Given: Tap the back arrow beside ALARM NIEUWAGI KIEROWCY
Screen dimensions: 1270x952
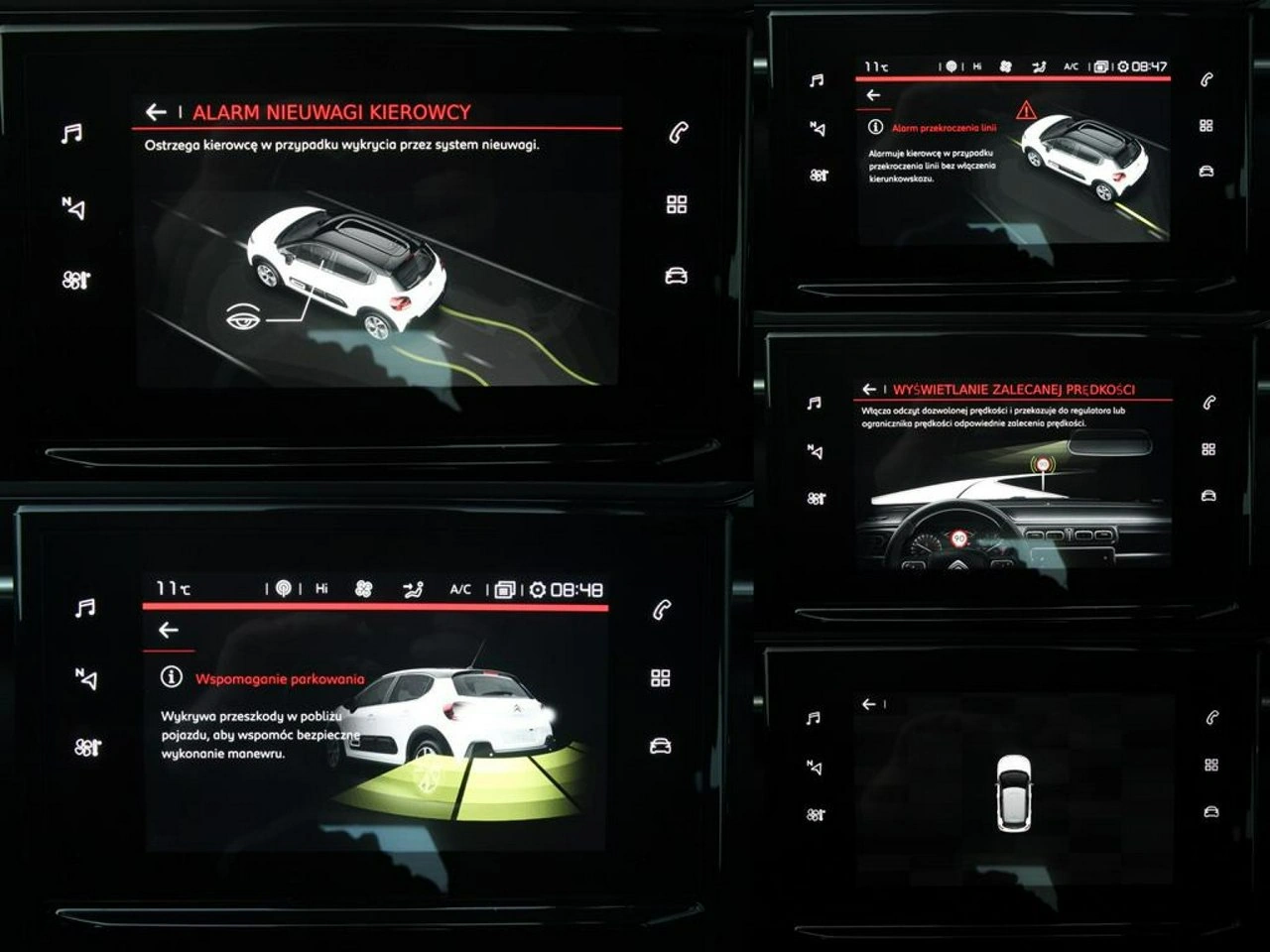Looking at the screenshot, I should [x=156, y=112].
